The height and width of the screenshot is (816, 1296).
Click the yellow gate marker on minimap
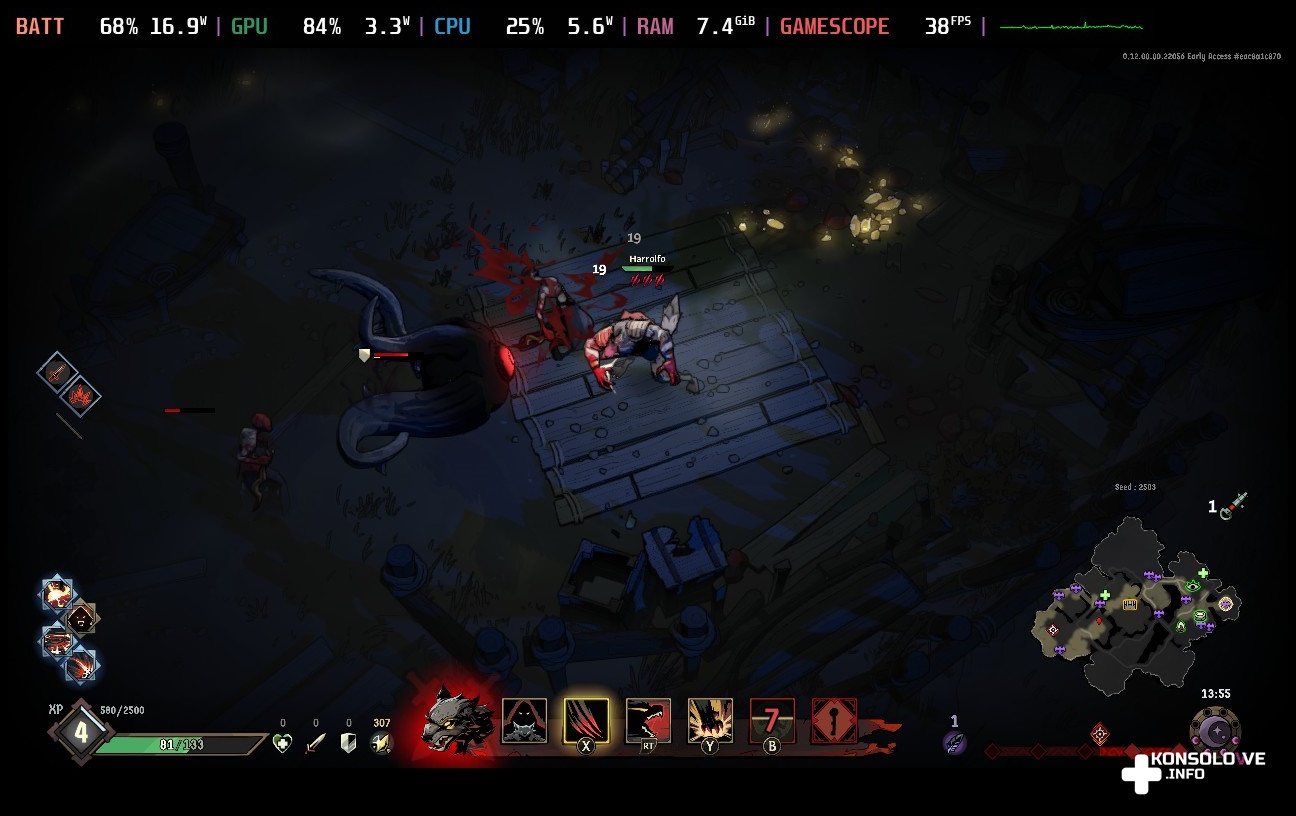point(1130,605)
